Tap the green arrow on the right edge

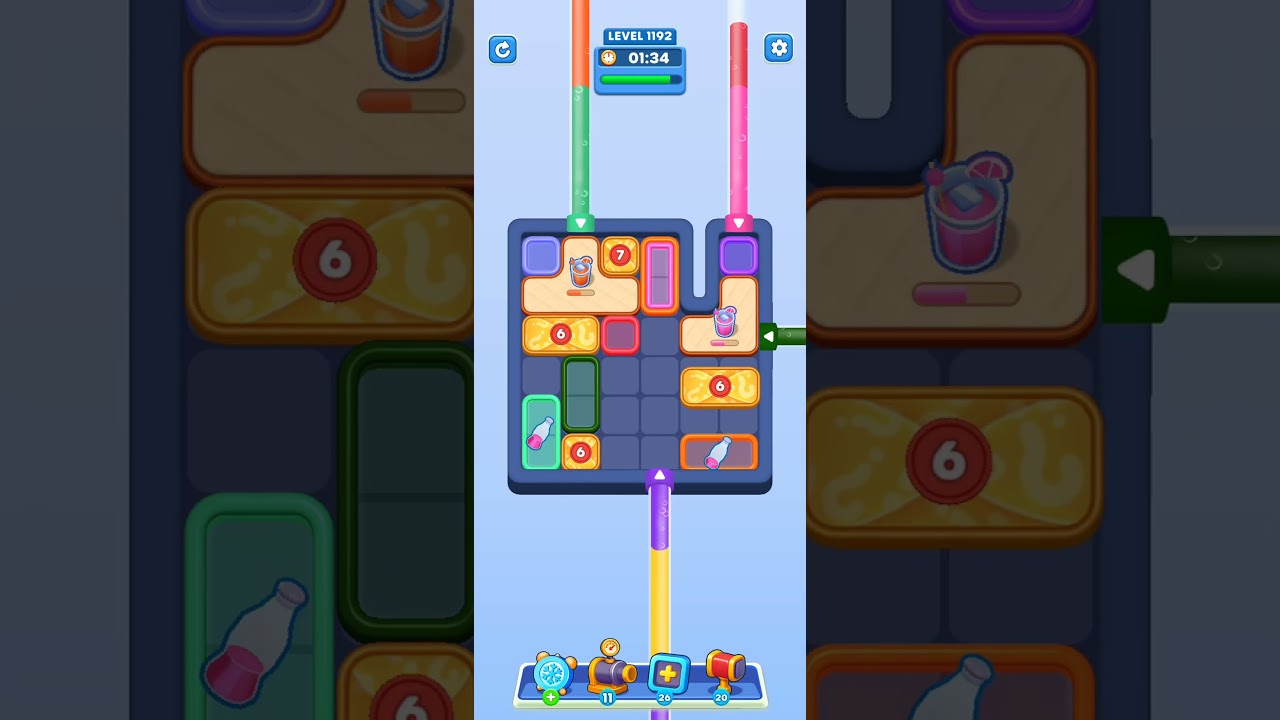pyautogui.click(x=770, y=336)
